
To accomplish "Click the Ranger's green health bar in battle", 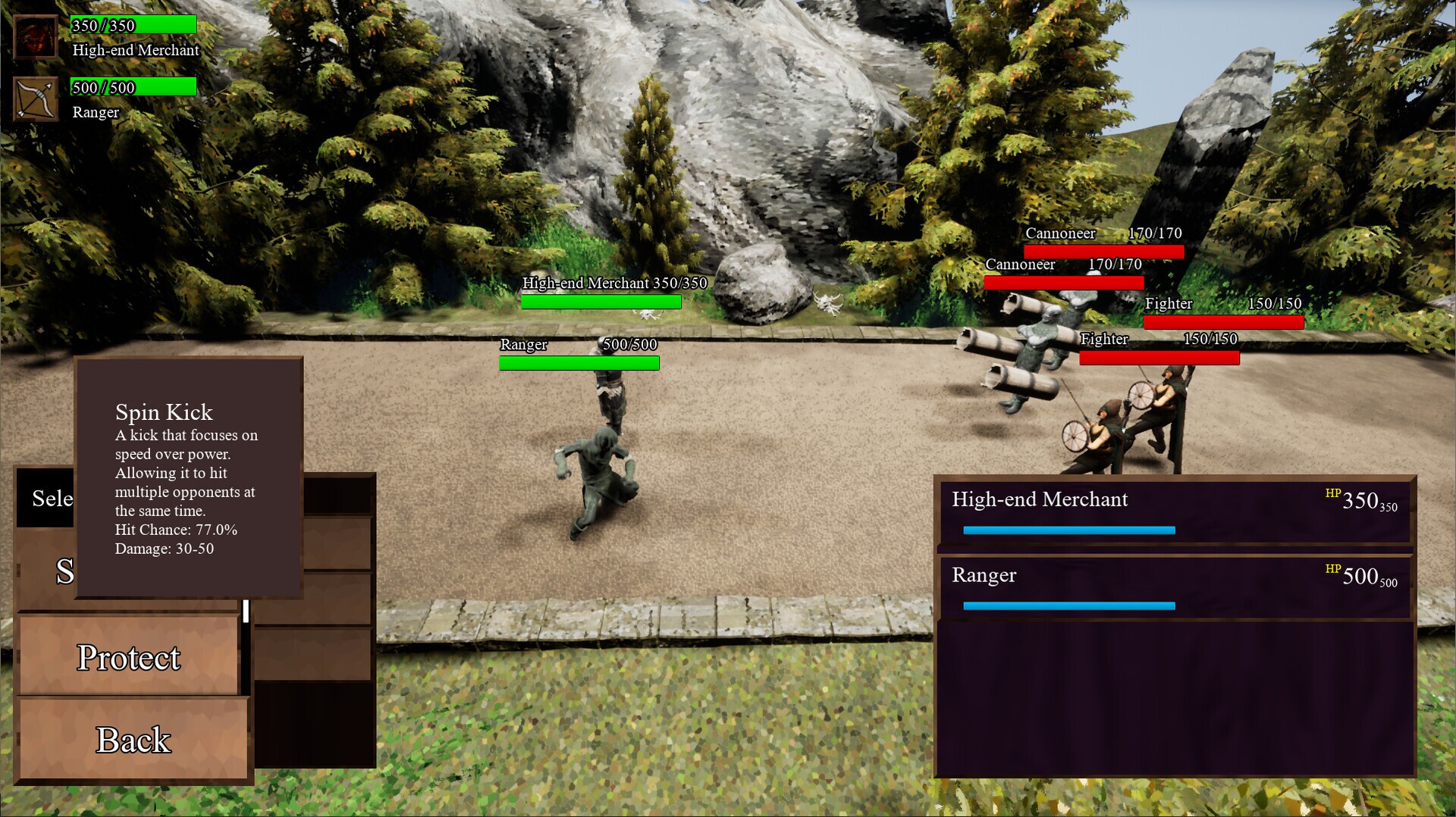I will (579, 363).
